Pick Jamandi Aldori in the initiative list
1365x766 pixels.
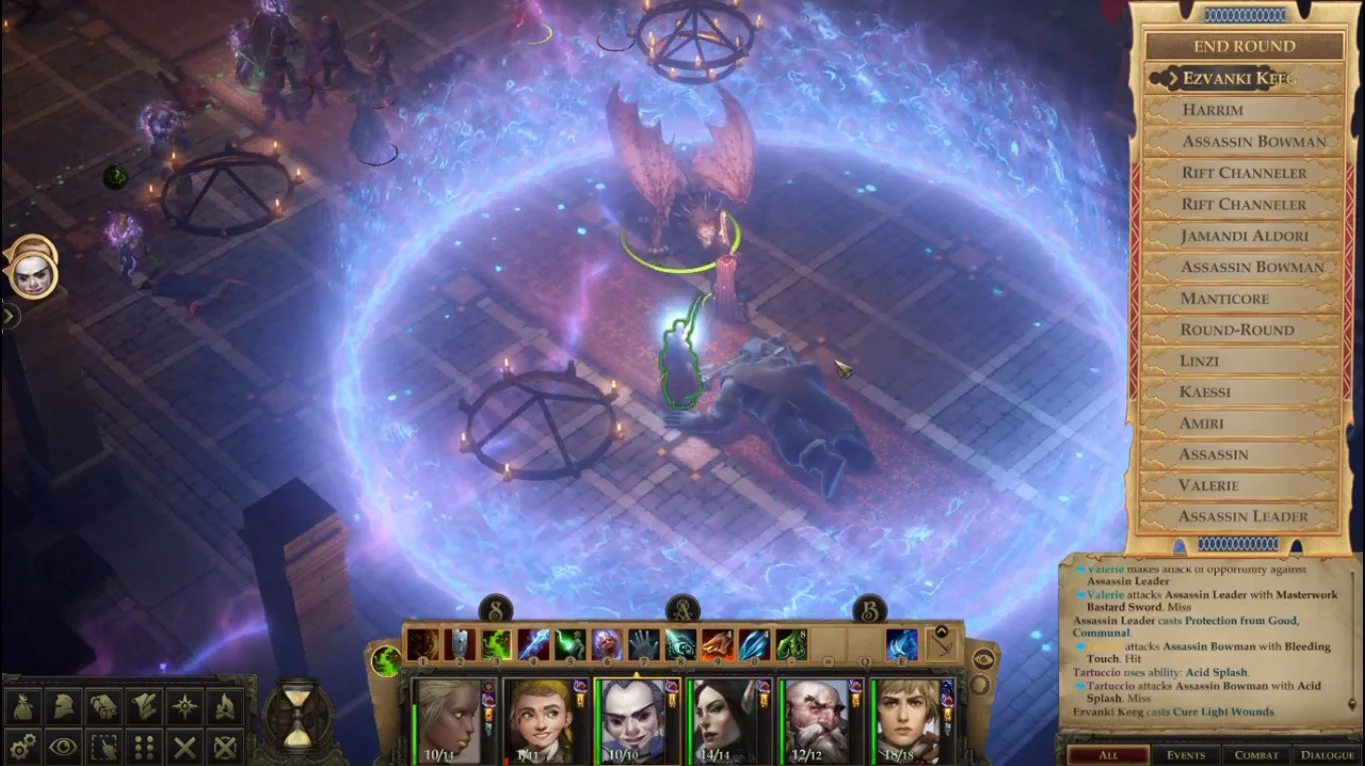point(1243,236)
